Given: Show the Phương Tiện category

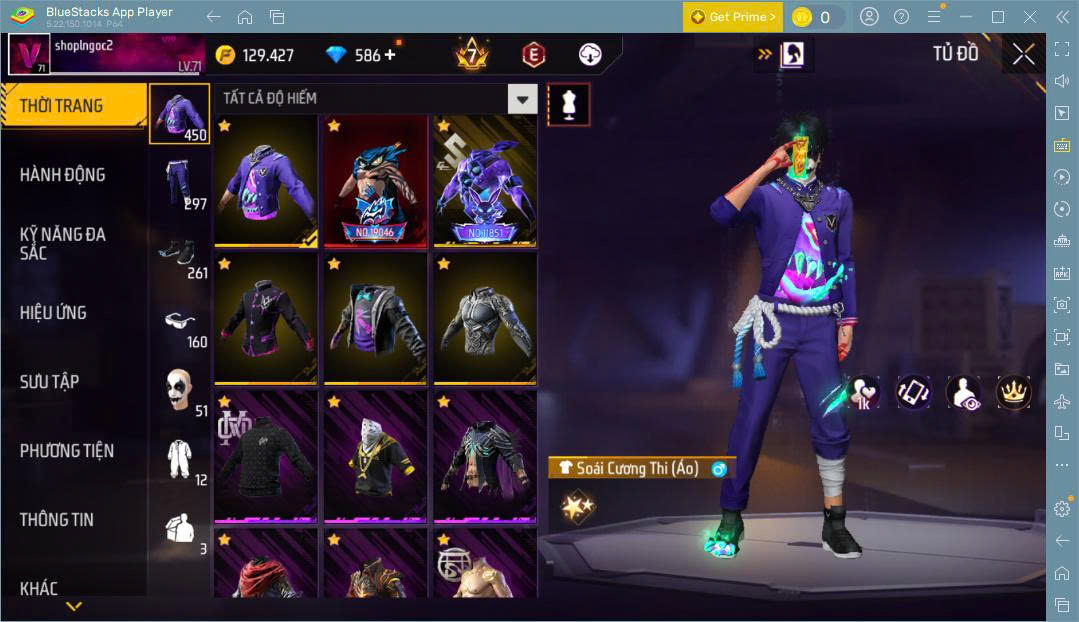Looking at the screenshot, I should pyautogui.click(x=66, y=451).
